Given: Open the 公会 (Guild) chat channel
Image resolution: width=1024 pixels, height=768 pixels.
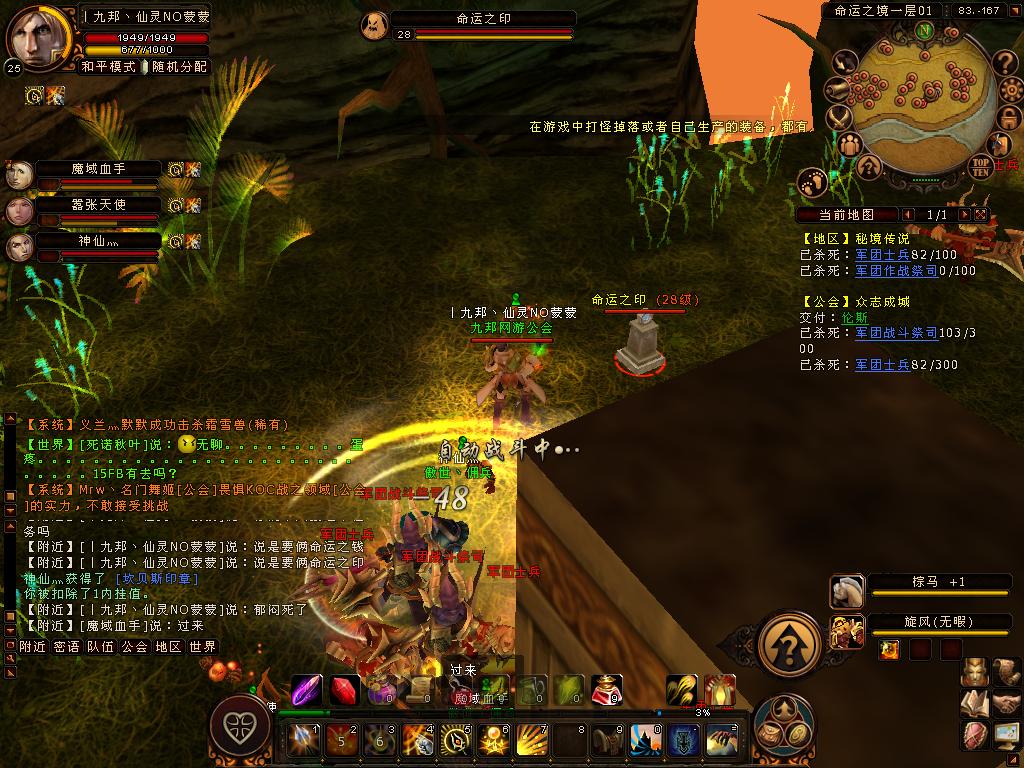Looking at the screenshot, I should click(x=134, y=647).
